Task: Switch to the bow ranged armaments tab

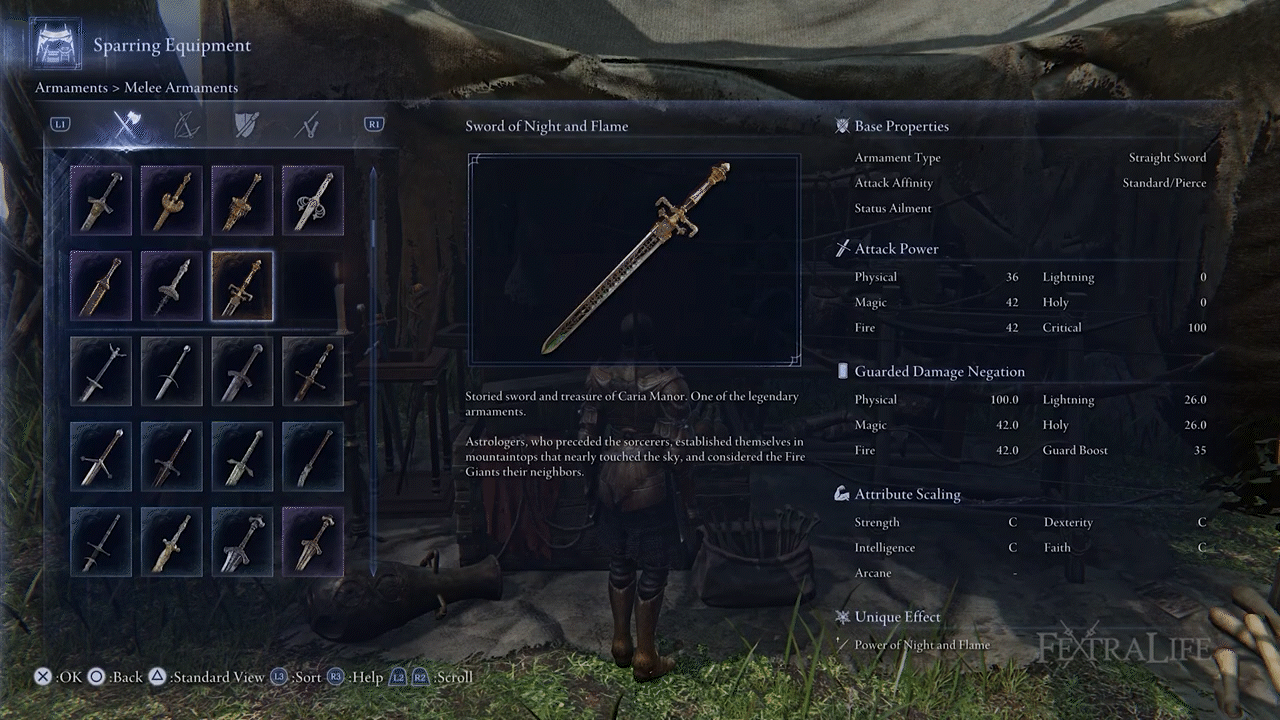Action: pos(186,125)
